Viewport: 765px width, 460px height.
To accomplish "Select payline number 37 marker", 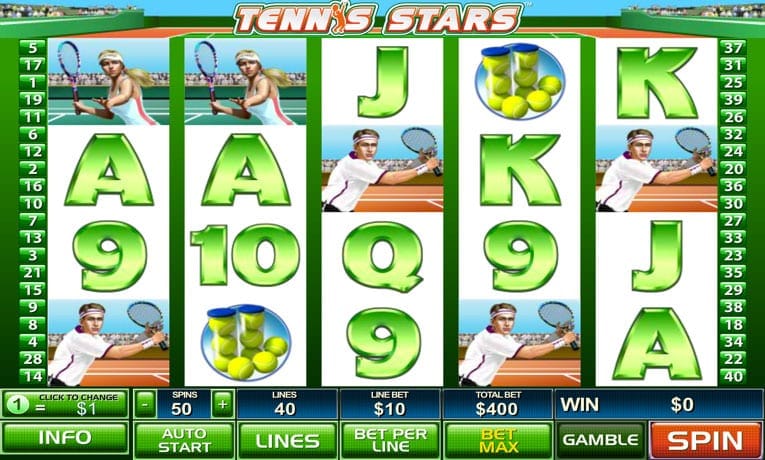I will (x=735, y=48).
